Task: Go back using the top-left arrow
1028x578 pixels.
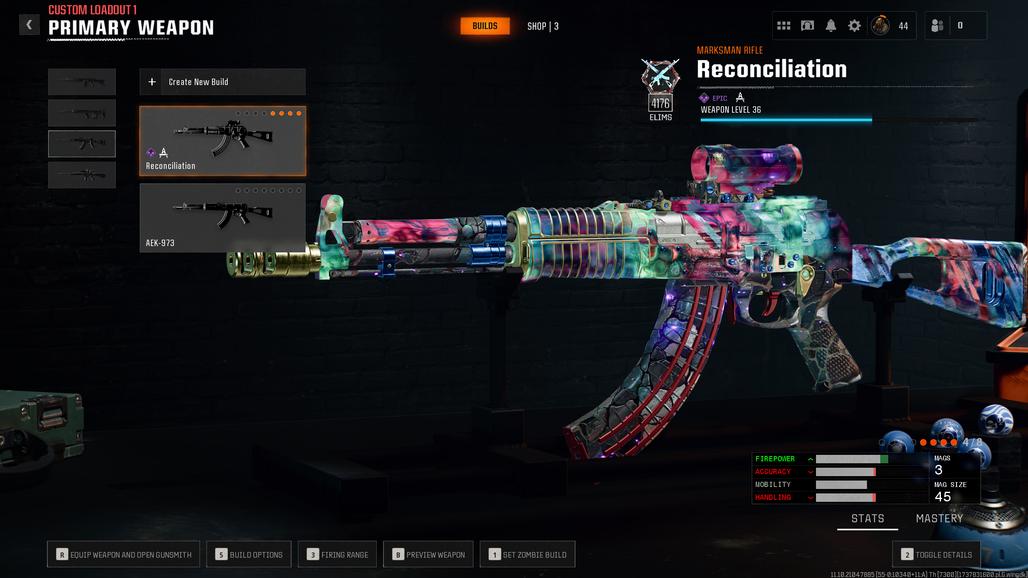Action: click(29, 25)
